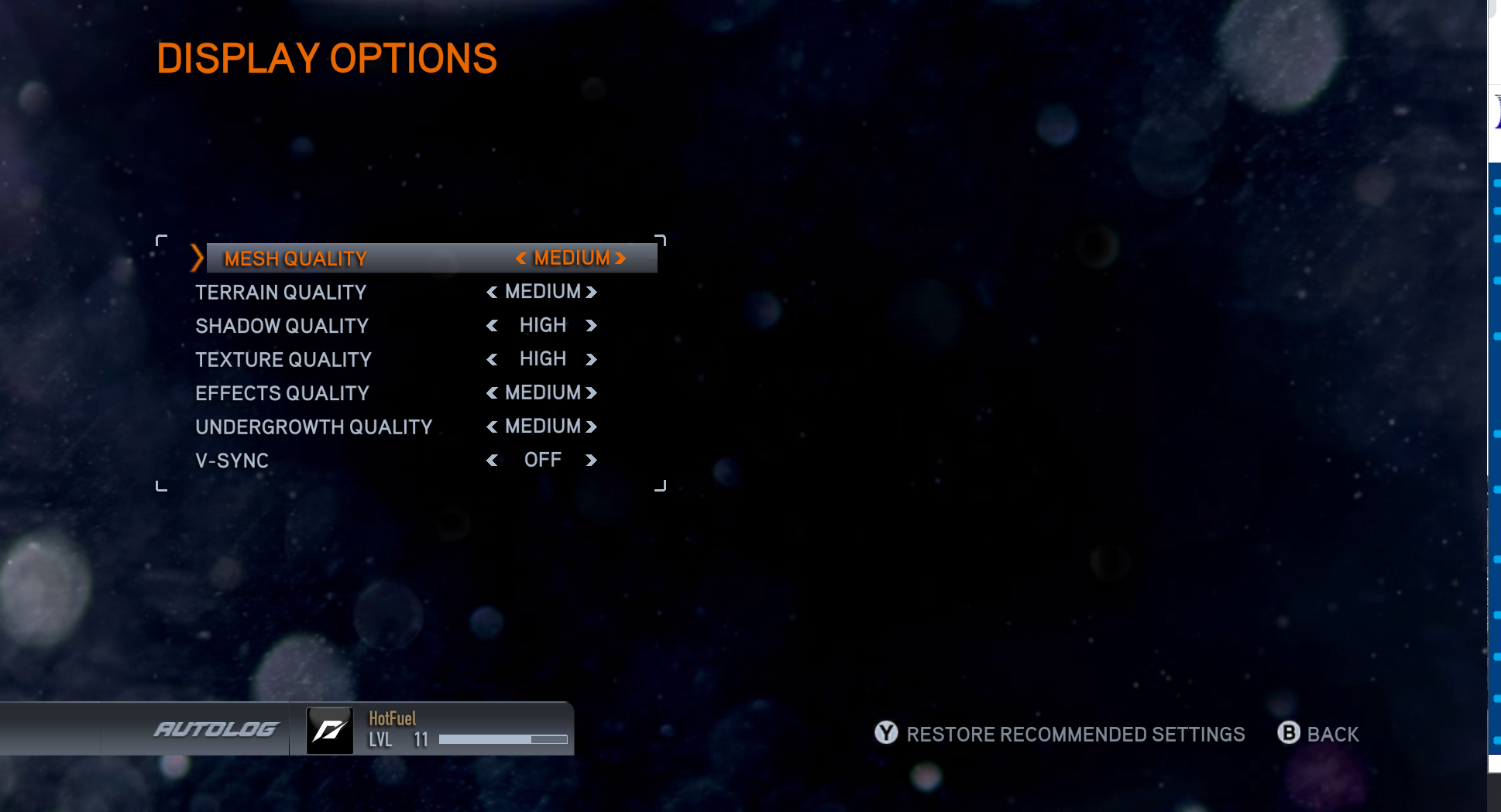Switch Shadow Quality to a lower setting
This screenshot has width=1501, height=812.
pos(493,325)
